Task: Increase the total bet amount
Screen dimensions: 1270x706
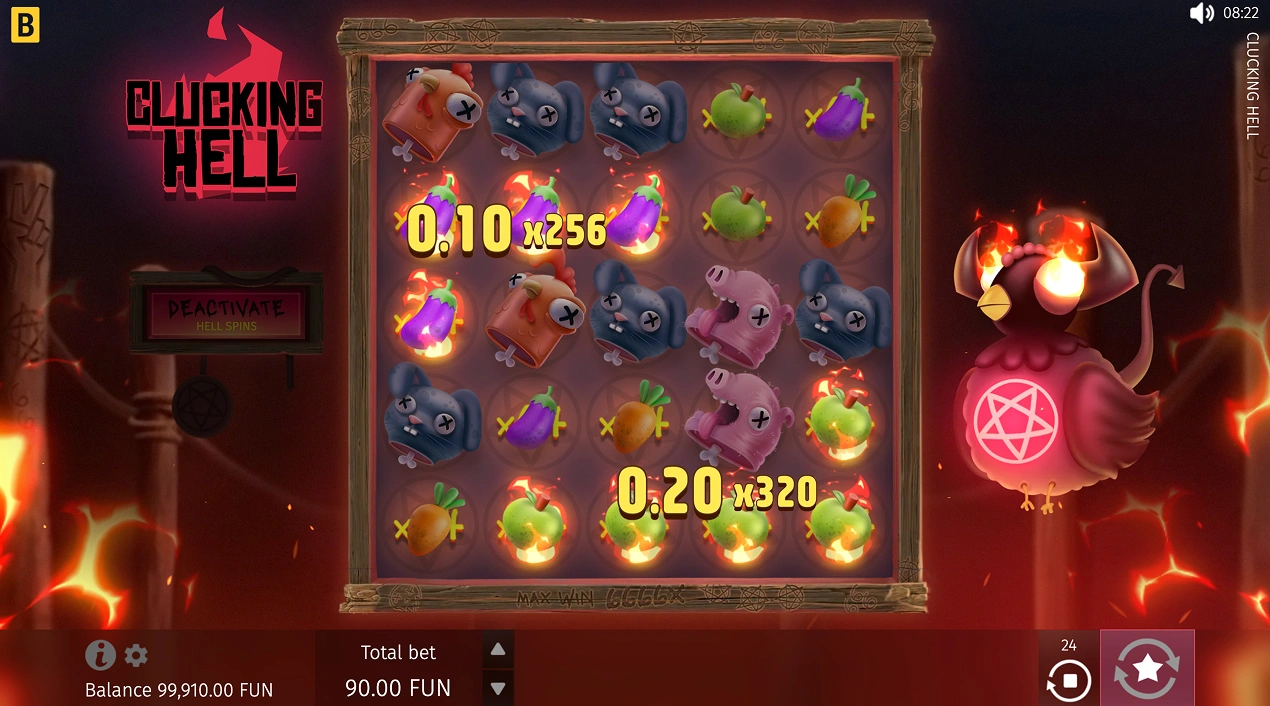Action: point(498,649)
